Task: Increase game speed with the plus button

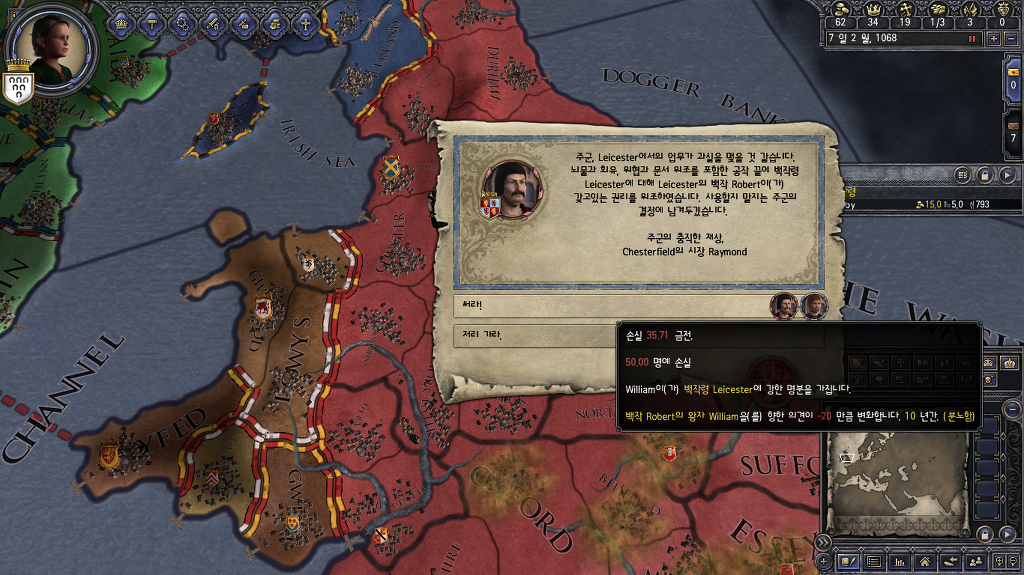Action: coord(993,38)
